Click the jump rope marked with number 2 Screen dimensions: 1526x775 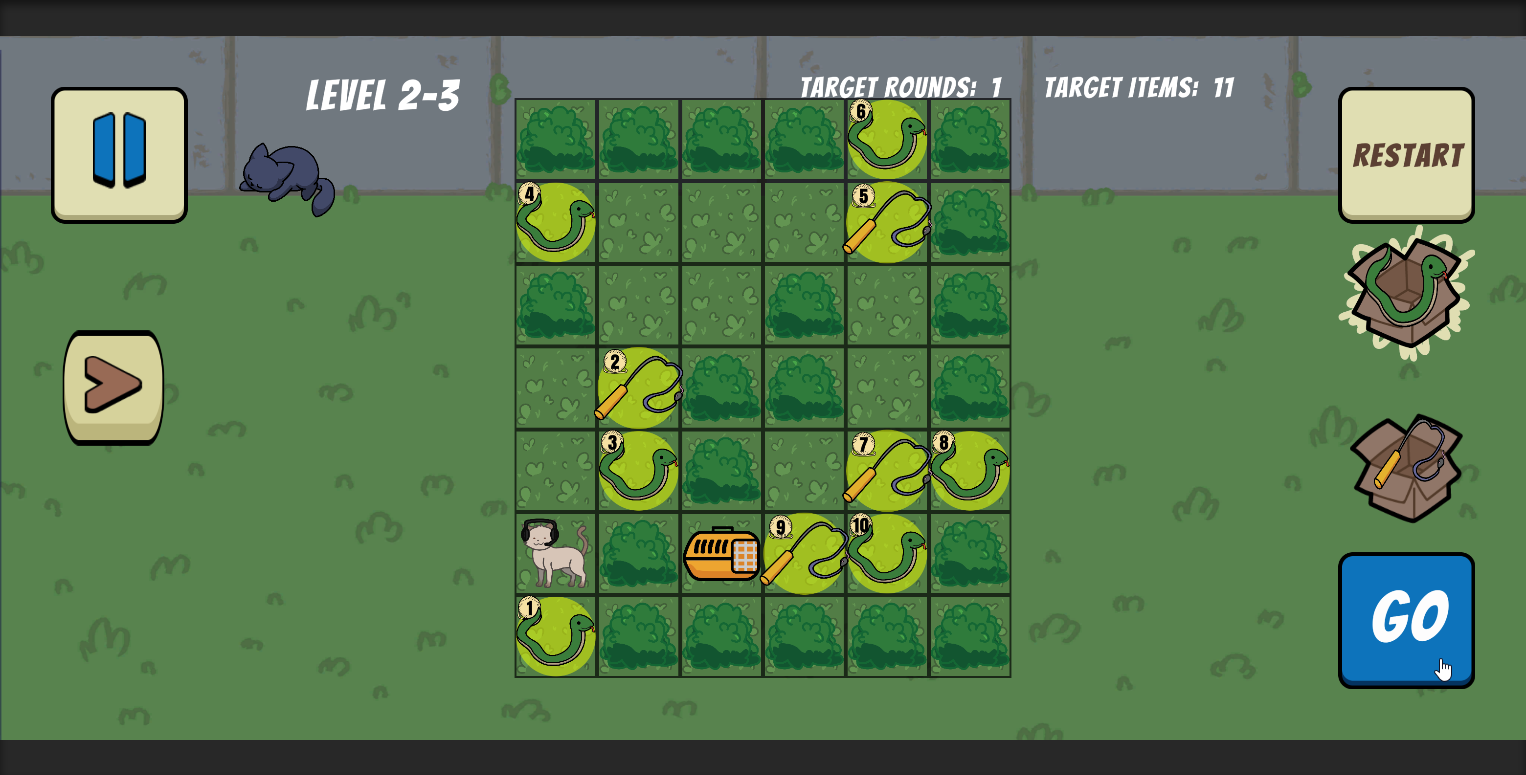point(638,388)
